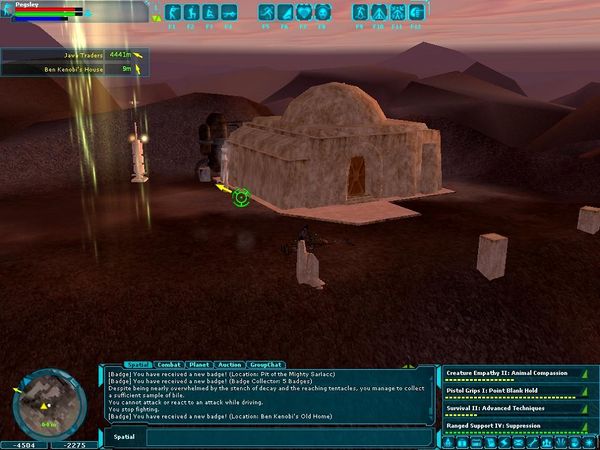Show the GroupChat tab
Screen dimensions: 600x450
(264, 365)
